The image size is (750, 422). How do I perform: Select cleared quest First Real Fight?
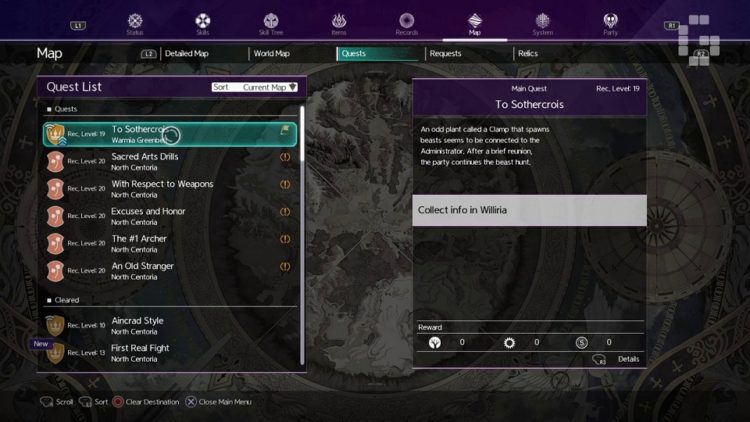pyautogui.click(x=170, y=352)
